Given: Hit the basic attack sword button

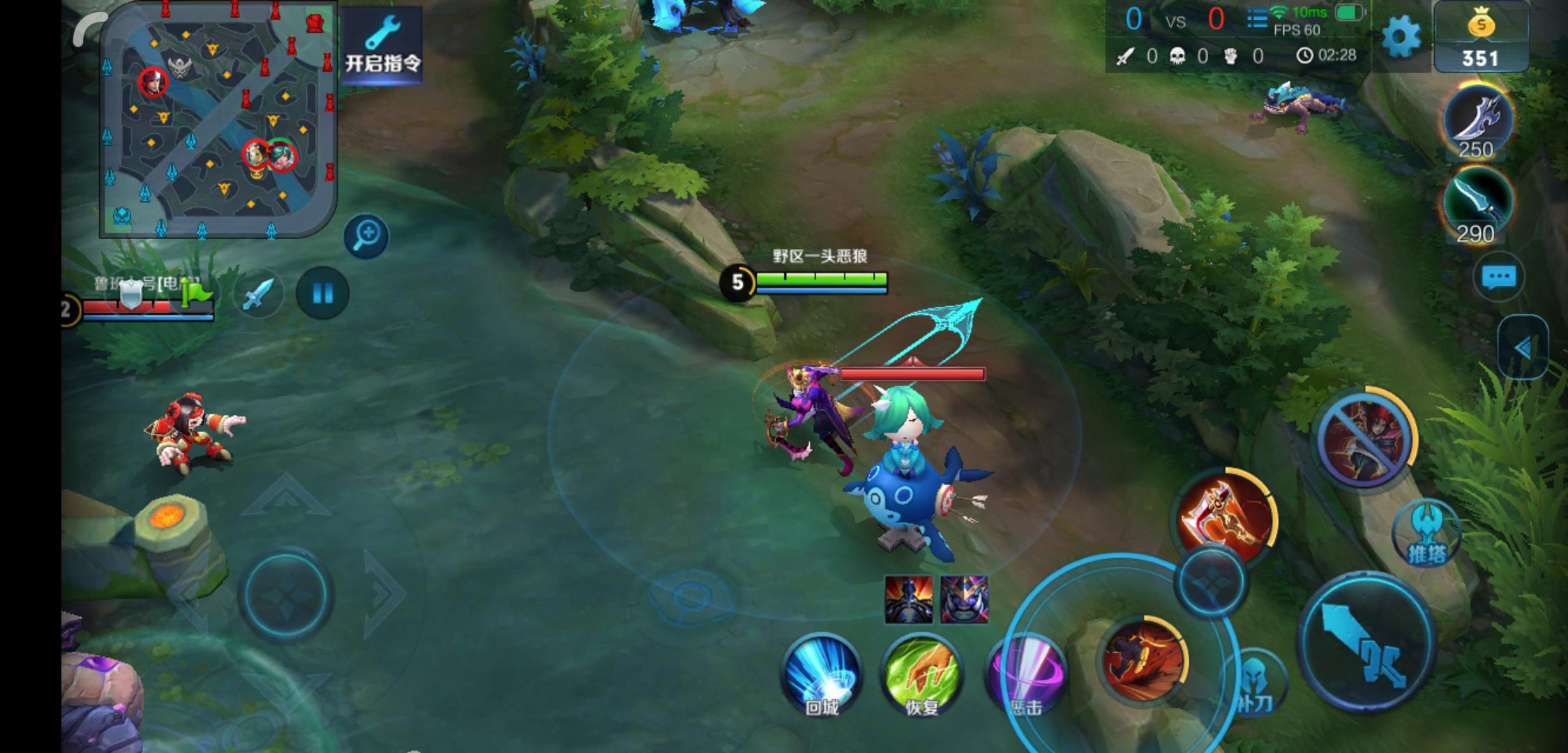Looking at the screenshot, I should [x=1367, y=643].
